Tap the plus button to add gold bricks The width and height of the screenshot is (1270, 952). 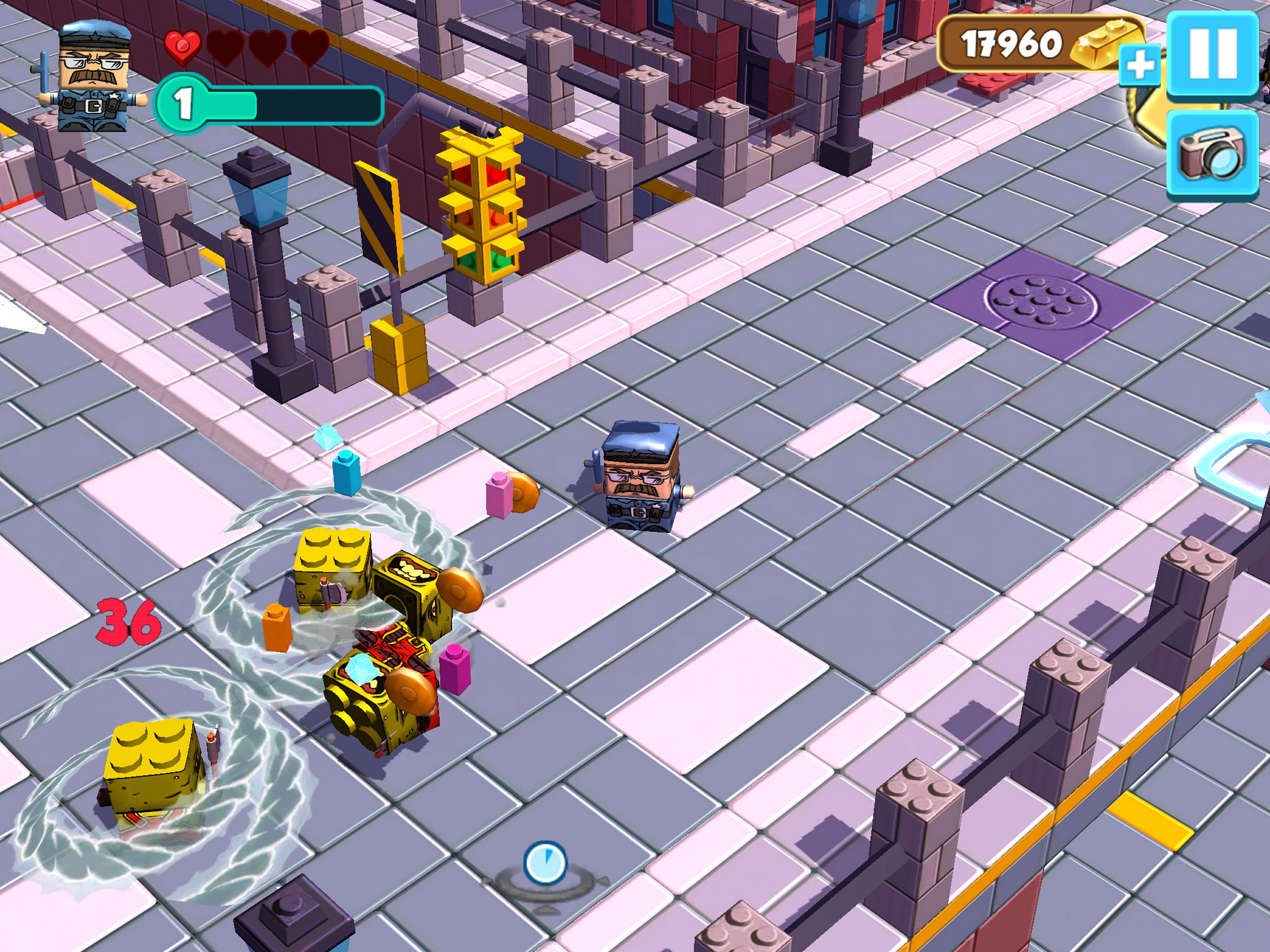[1140, 67]
